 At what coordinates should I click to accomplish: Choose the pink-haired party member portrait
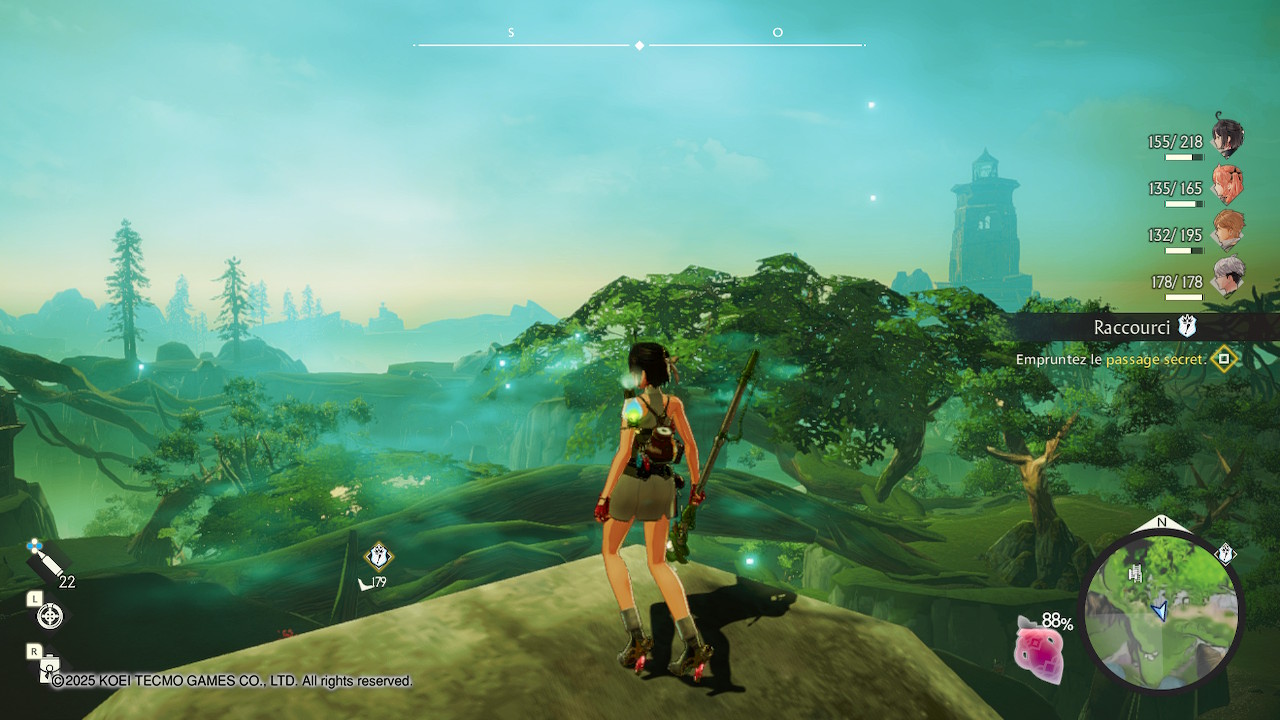(x=1227, y=185)
